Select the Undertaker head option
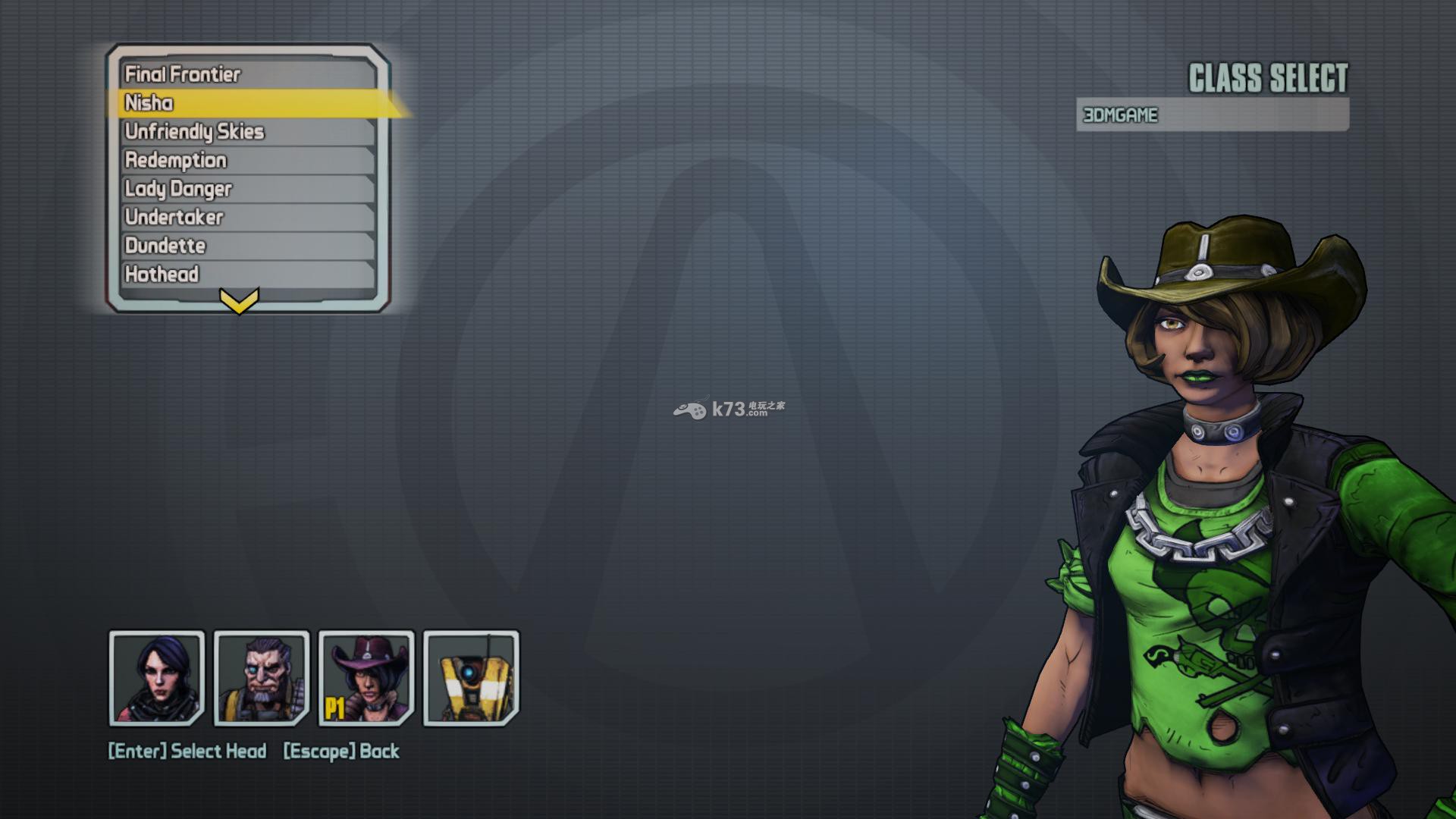The image size is (1456, 819). 246,218
